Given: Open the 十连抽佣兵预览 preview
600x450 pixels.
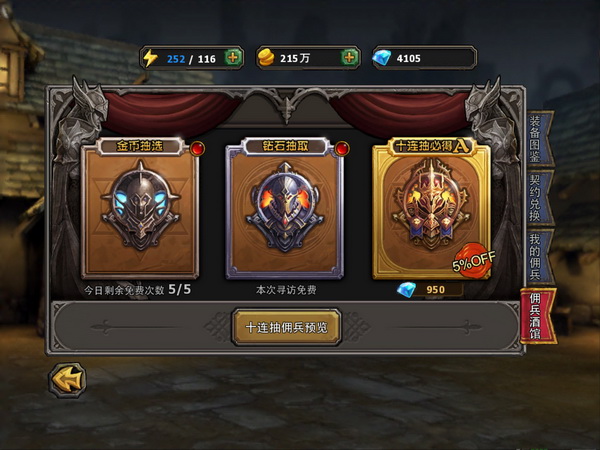Looking at the screenshot, I should point(286,327).
